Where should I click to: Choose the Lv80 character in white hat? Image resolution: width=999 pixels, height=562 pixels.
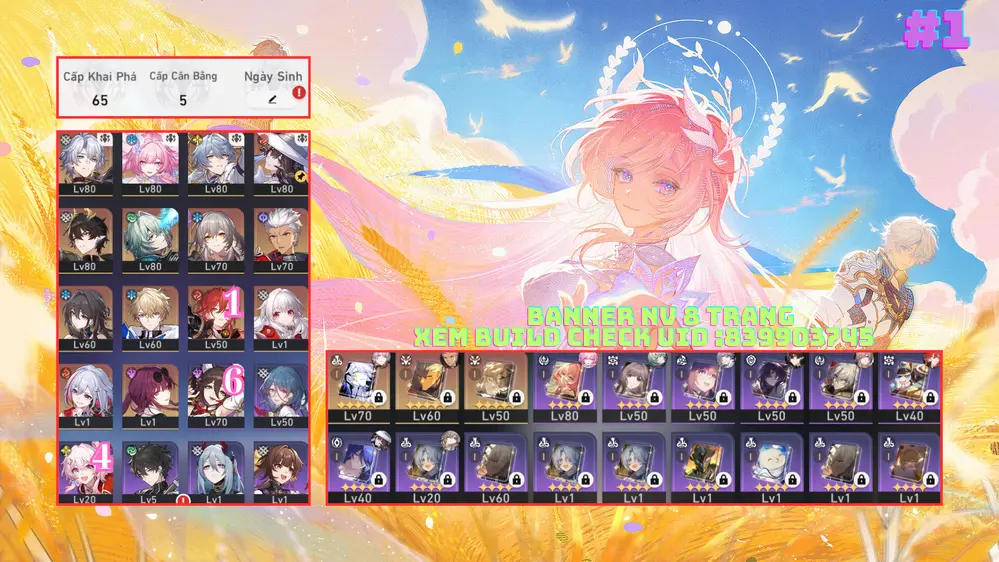coord(280,160)
